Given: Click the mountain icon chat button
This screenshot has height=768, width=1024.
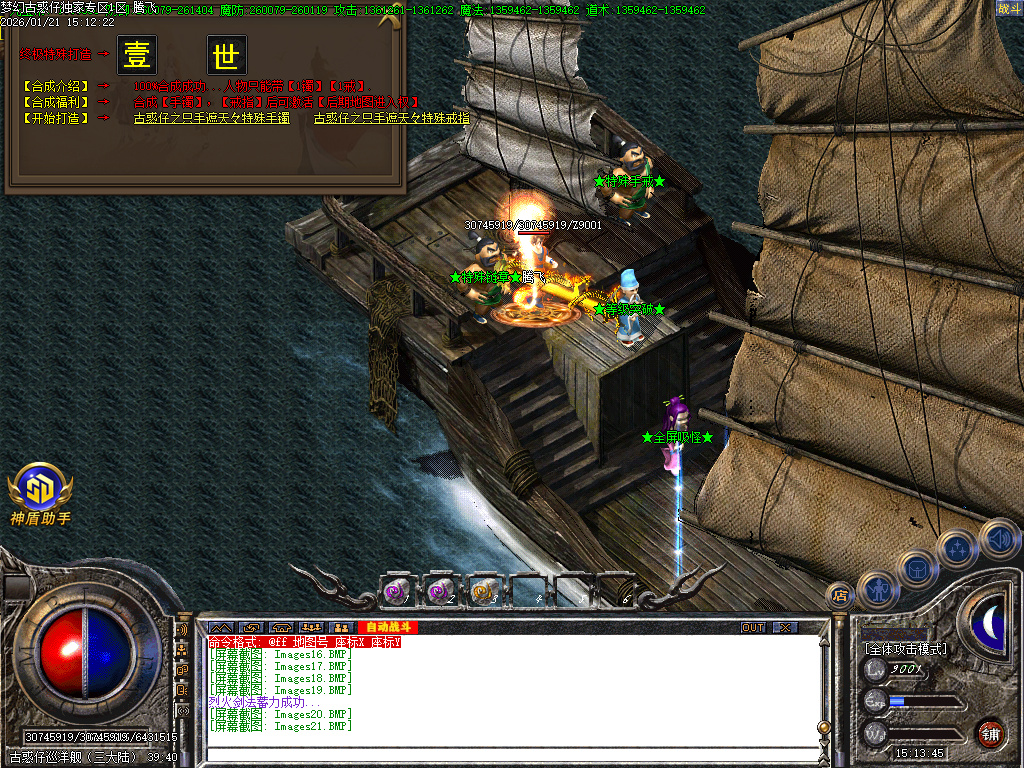Looking at the screenshot, I should [220, 627].
